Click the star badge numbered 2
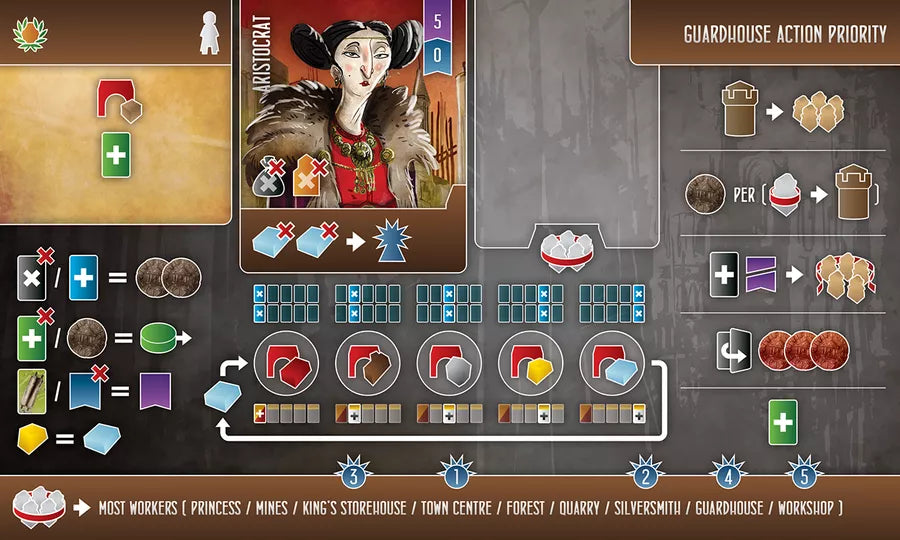This screenshot has height=540, width=900. 645,471
